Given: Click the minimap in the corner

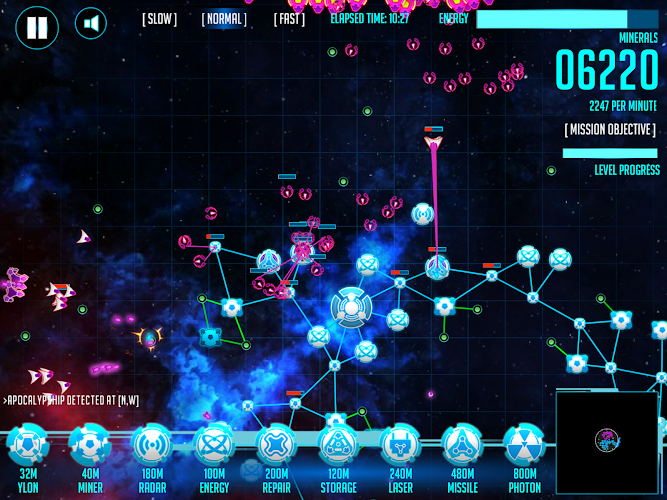Looking at the screenshot, I should [x=606, y=440].
